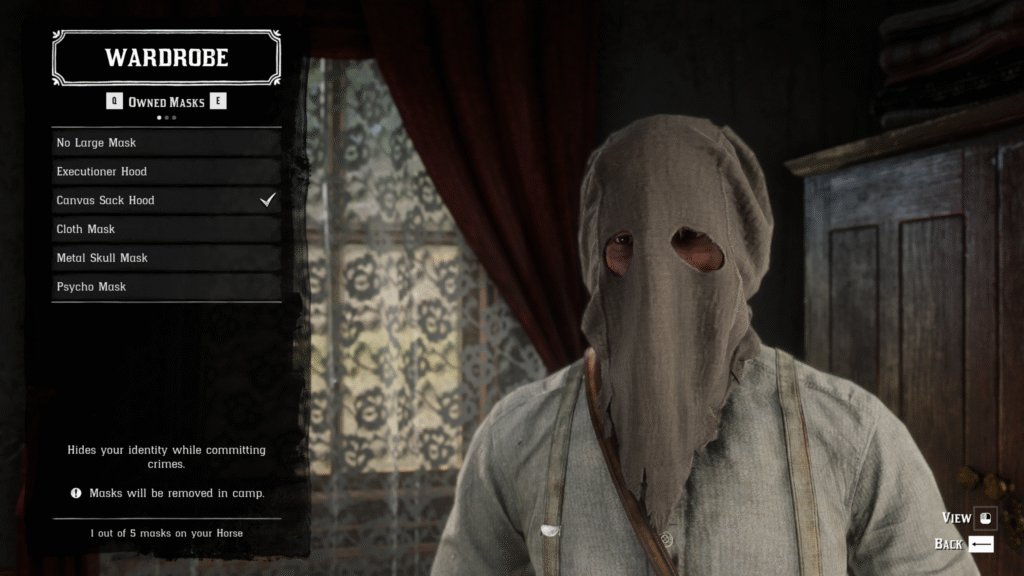The width and height of the screenshot is (1024, 576).
Task: Select the Canvas Sack Hood entry
Action: (167, 200)
